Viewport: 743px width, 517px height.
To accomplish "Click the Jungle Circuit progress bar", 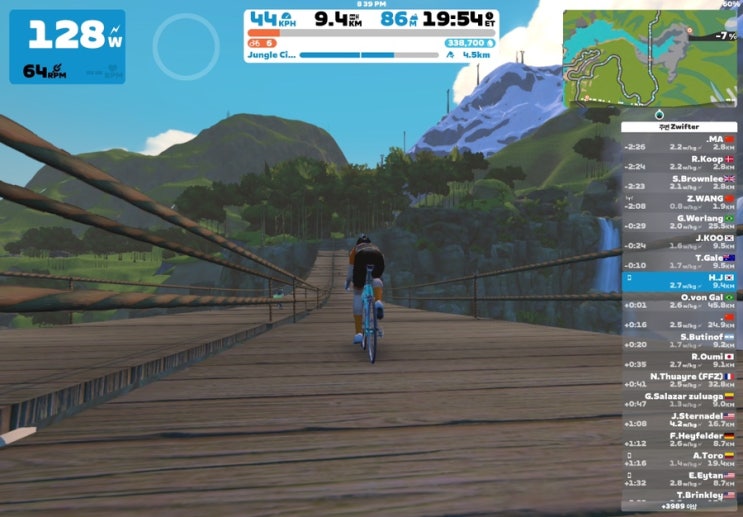I will [372, 56].
